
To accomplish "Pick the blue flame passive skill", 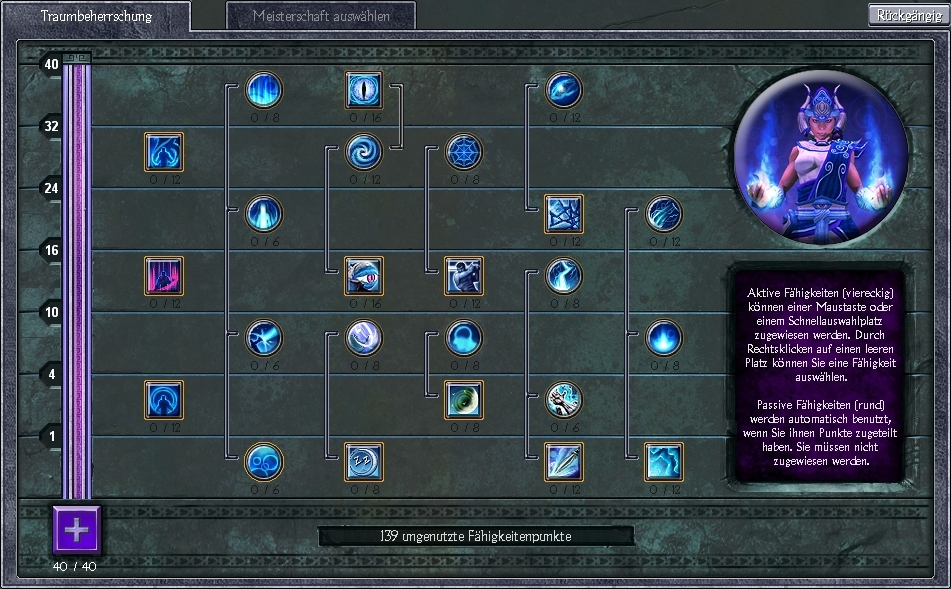I will (664, 338).
